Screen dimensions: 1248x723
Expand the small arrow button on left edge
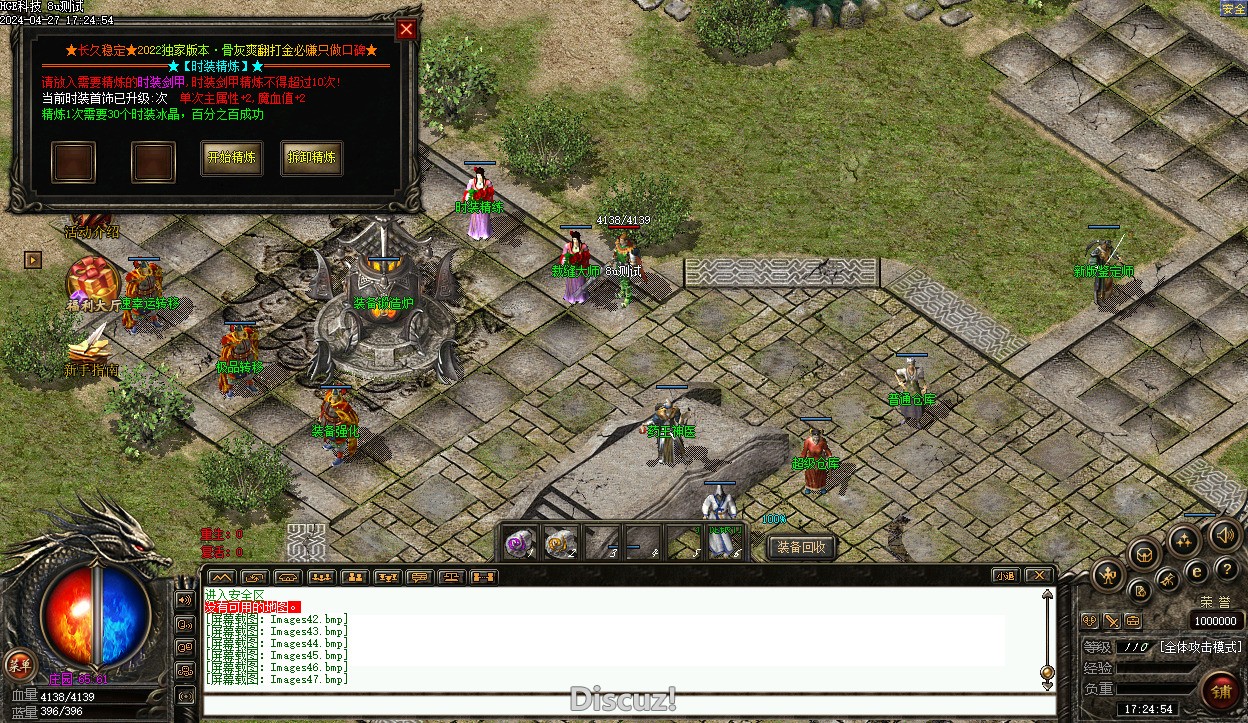coord(33,260)
